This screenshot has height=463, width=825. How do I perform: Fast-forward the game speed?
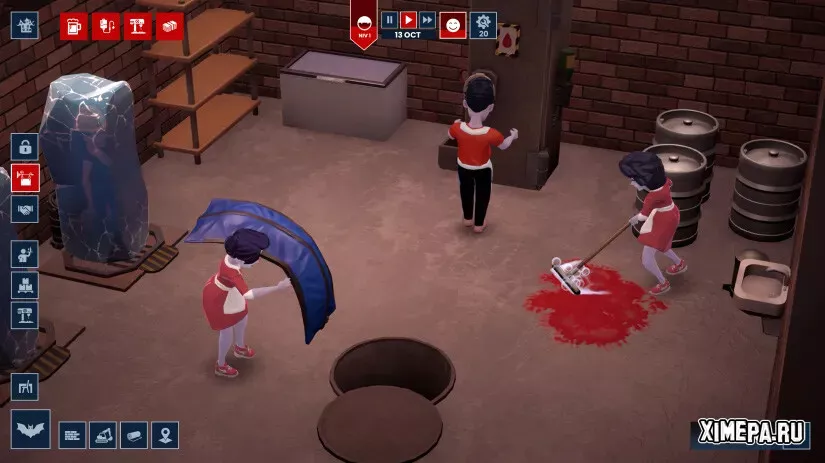click(427, 20)
